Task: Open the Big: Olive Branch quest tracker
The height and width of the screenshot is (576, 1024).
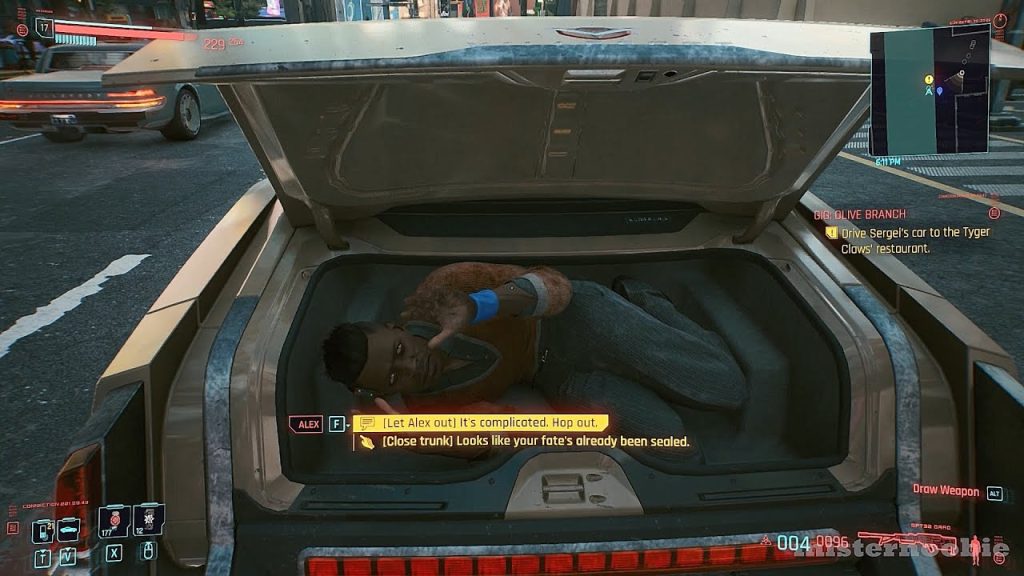Action: (x=859, y=213)
